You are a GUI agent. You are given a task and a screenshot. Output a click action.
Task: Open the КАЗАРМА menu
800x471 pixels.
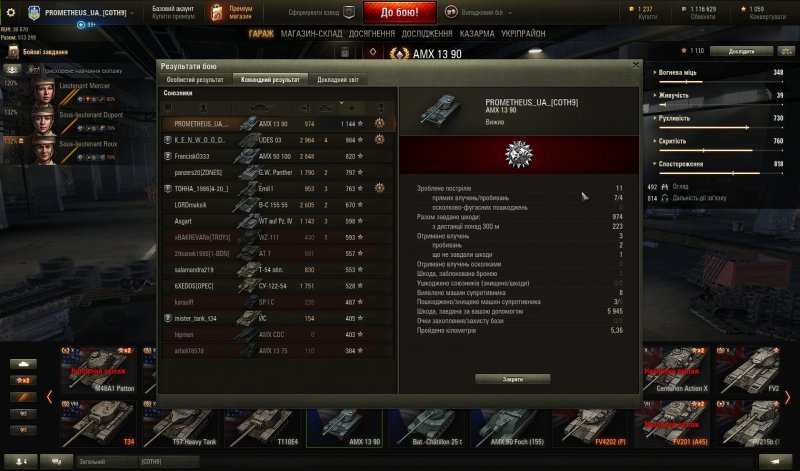pos(479,34)
